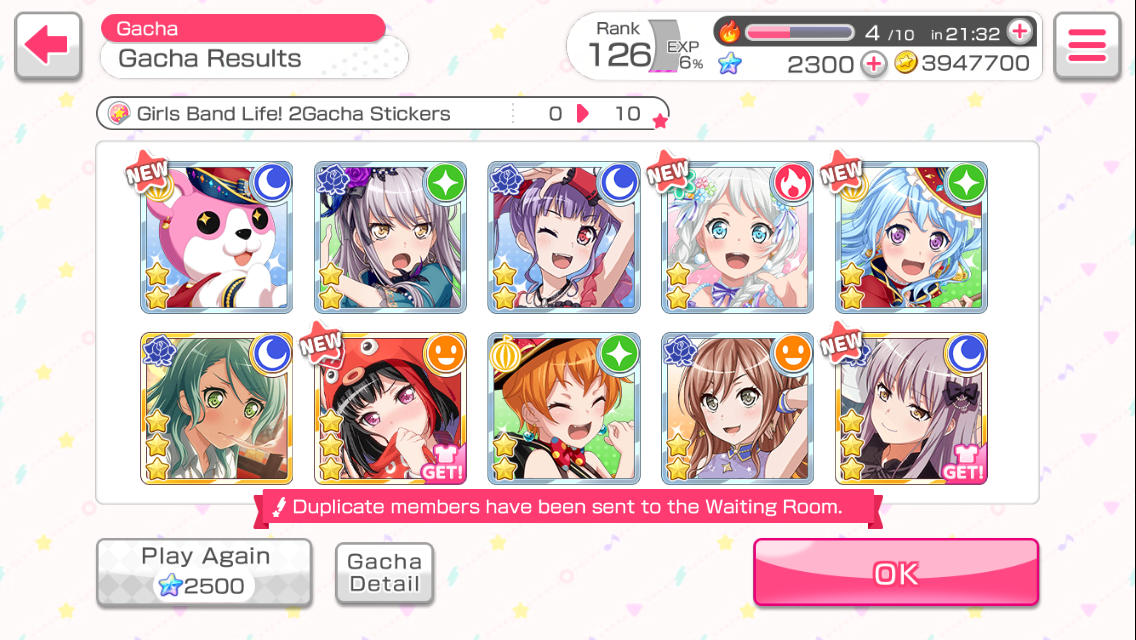Viewport: 1136px width, 640px height.
Task: Open the hamburger menu
Action: pos(1087,46)
